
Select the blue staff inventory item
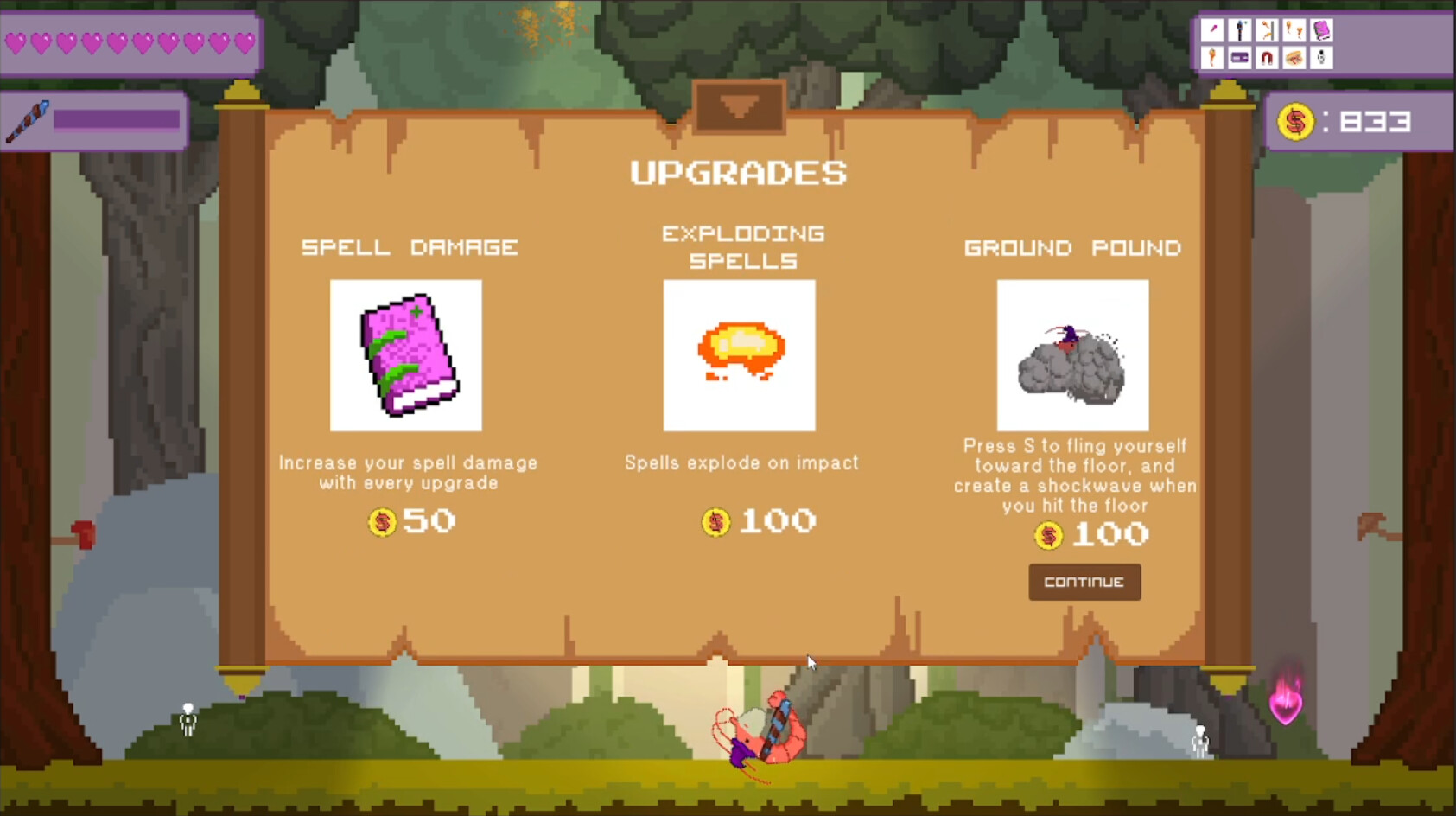[x=1240, y=30]
